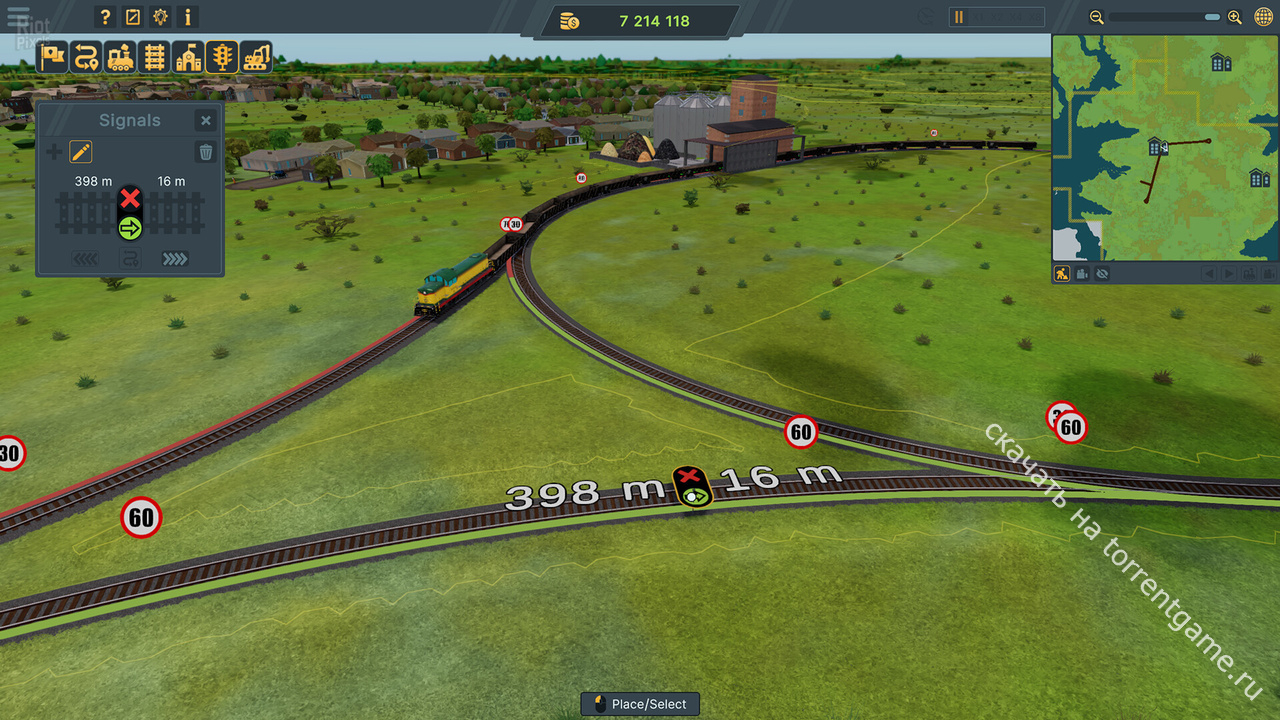The width and height of the screenshot is (1280, 720).
Task: Zoom in using the plus magnifier
Action: point(1235,17)
